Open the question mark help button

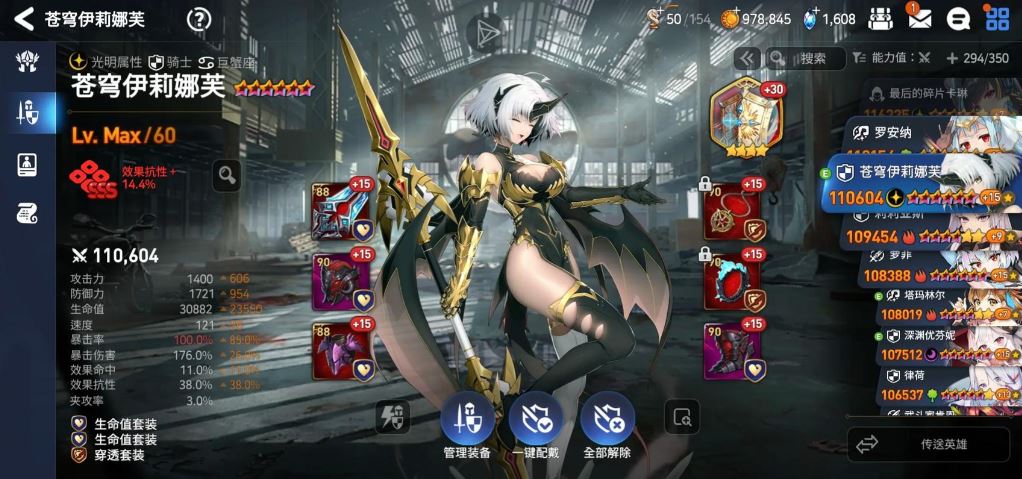click(200, 19)
